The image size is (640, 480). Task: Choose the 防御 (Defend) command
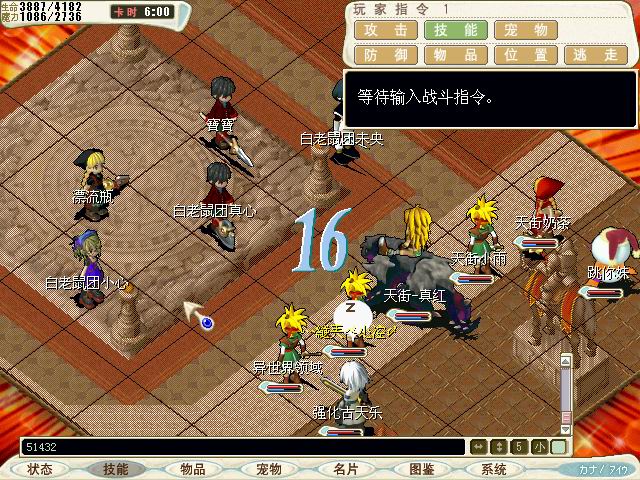pyautogui.click(x=386, y=55)
